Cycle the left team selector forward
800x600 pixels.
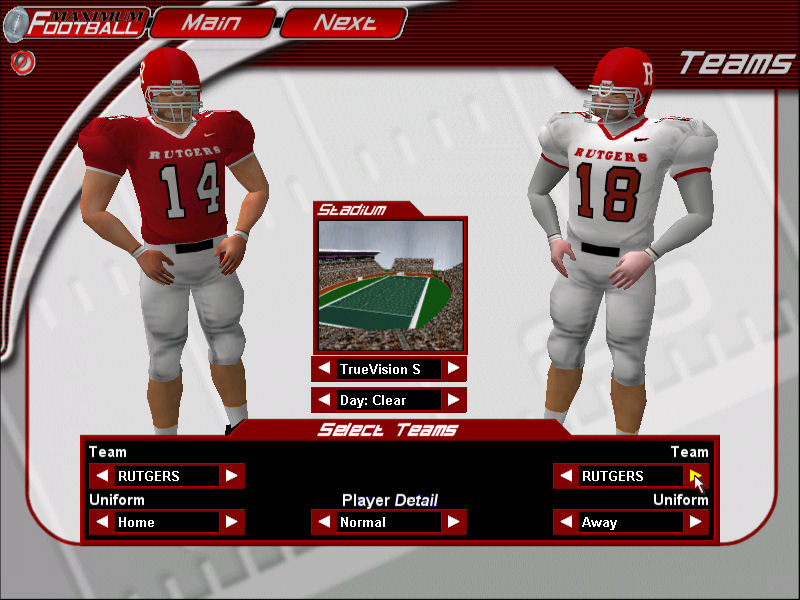tap(232, 476)
